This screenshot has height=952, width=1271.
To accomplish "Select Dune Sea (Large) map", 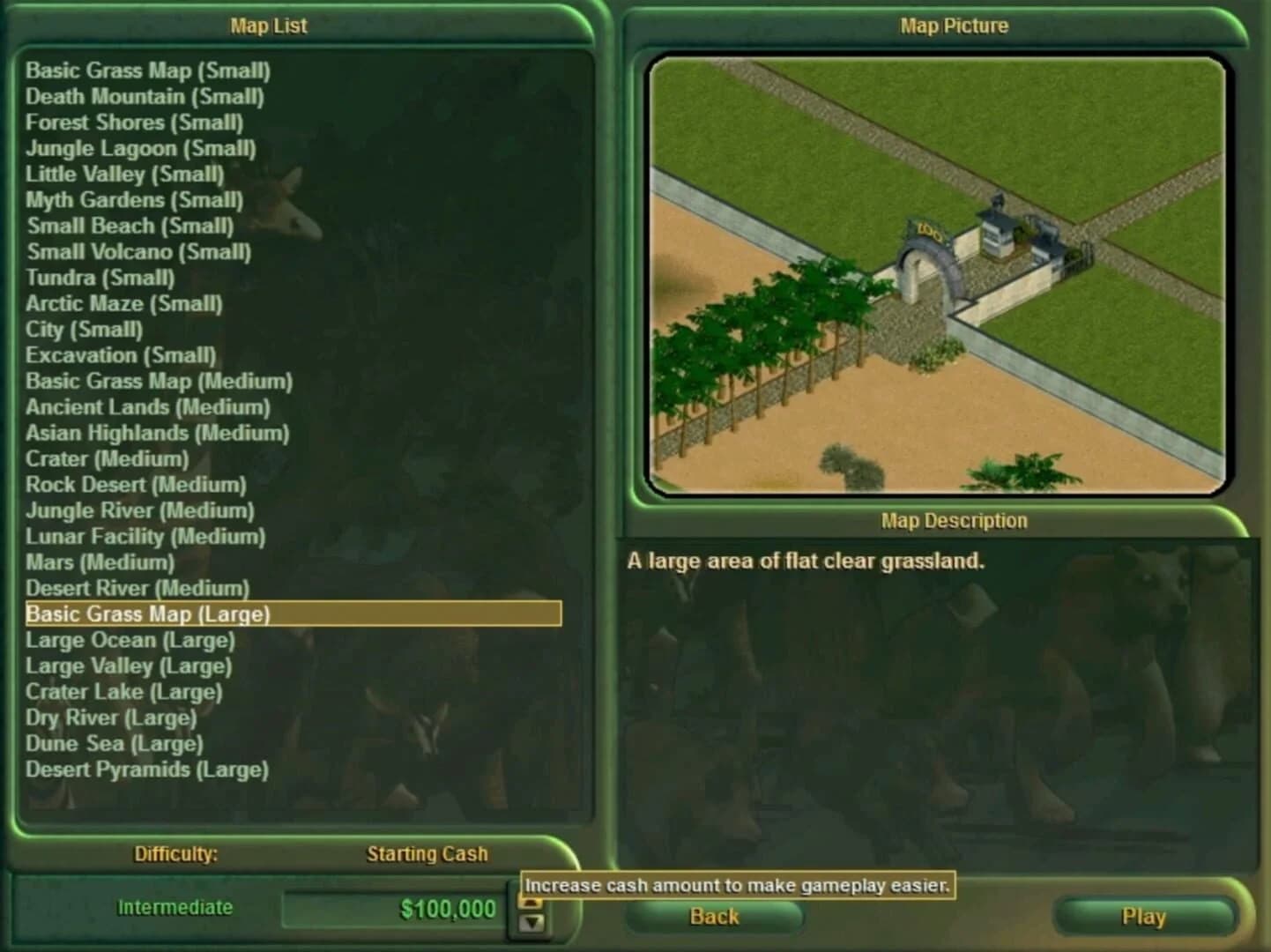I will coord(113,743).
